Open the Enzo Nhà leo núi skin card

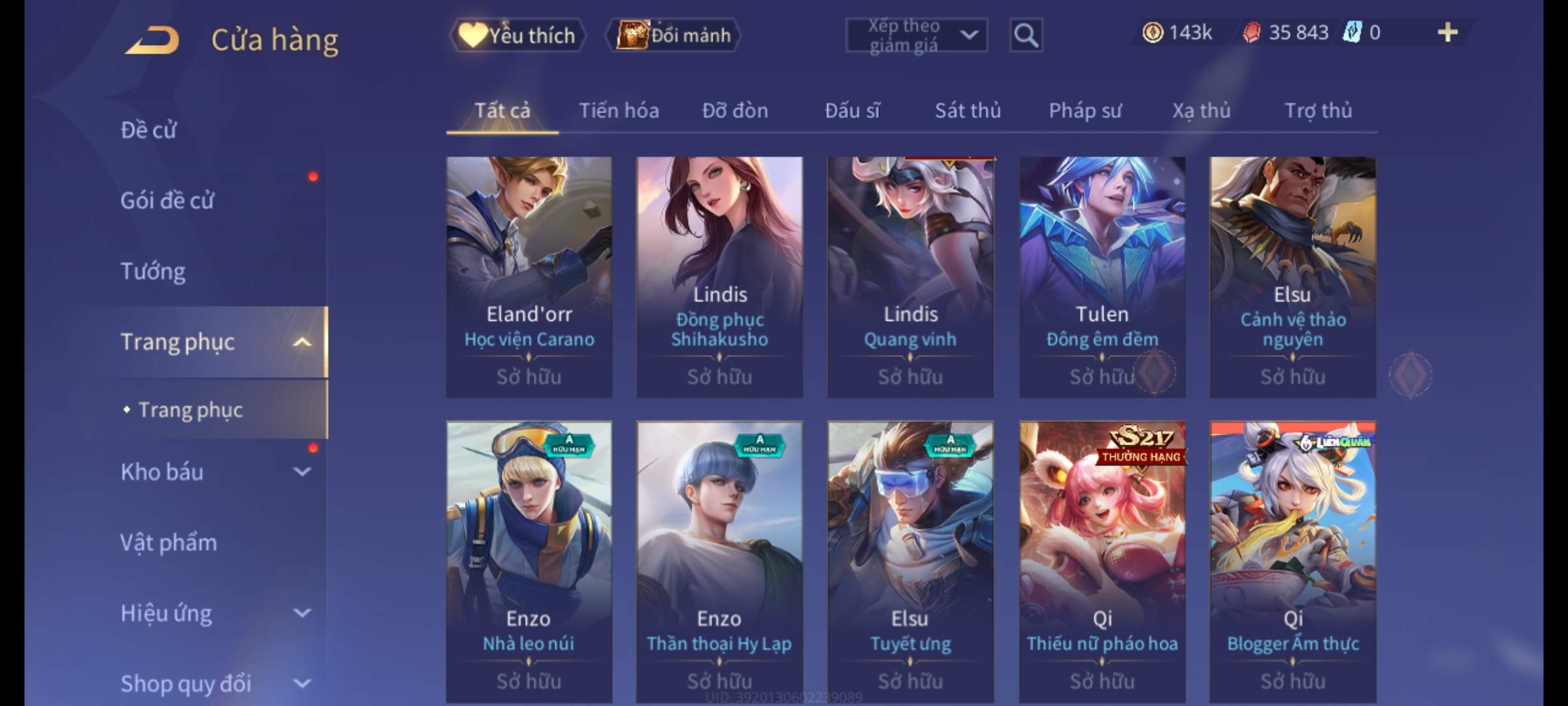529,561
